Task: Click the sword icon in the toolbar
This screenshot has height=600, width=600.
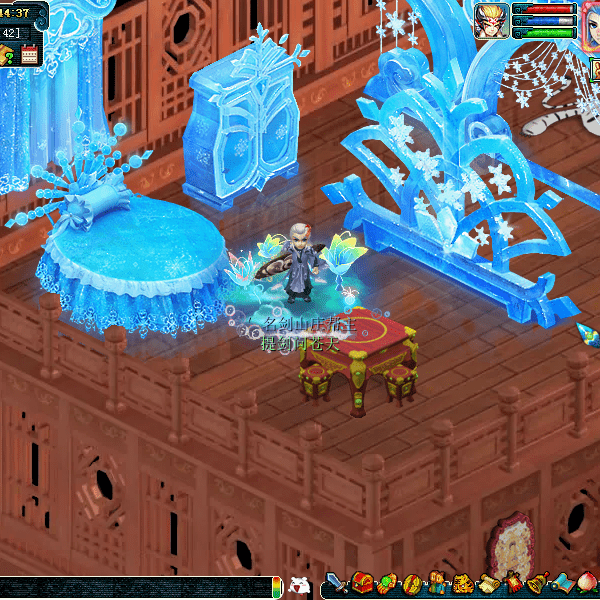Action: click(335, 584)
